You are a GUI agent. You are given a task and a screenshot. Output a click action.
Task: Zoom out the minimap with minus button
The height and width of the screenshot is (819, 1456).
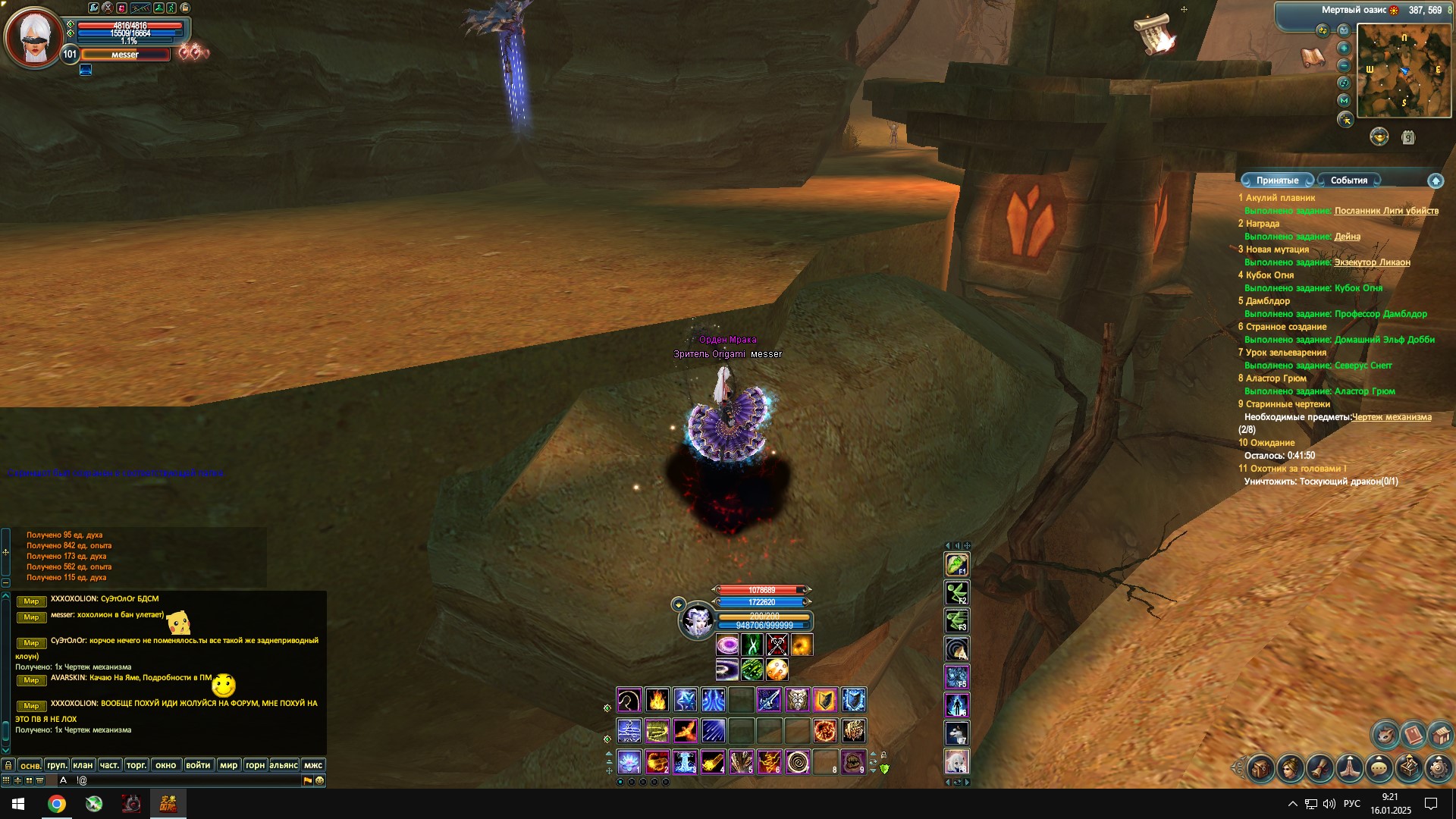point(1344,65)
